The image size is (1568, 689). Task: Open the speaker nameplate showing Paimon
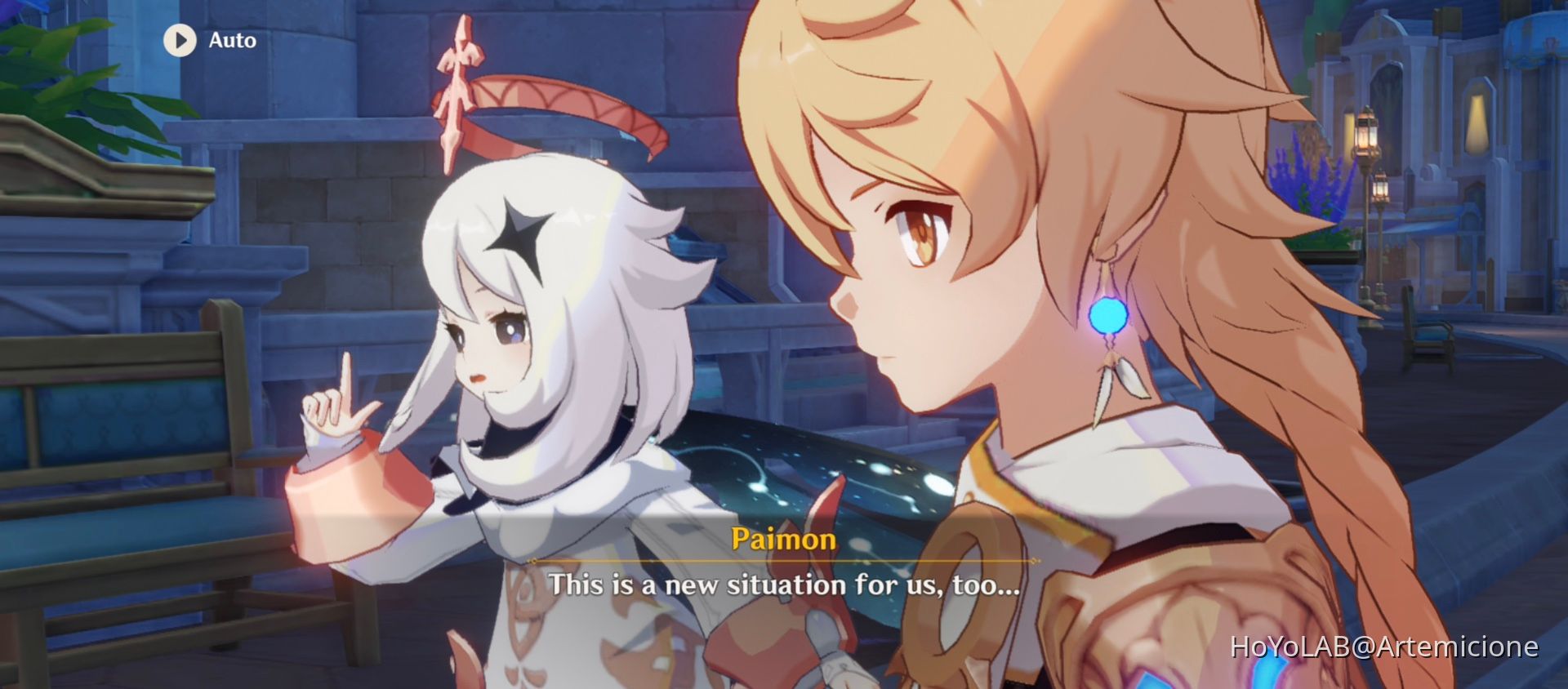[x=784, y=539]
